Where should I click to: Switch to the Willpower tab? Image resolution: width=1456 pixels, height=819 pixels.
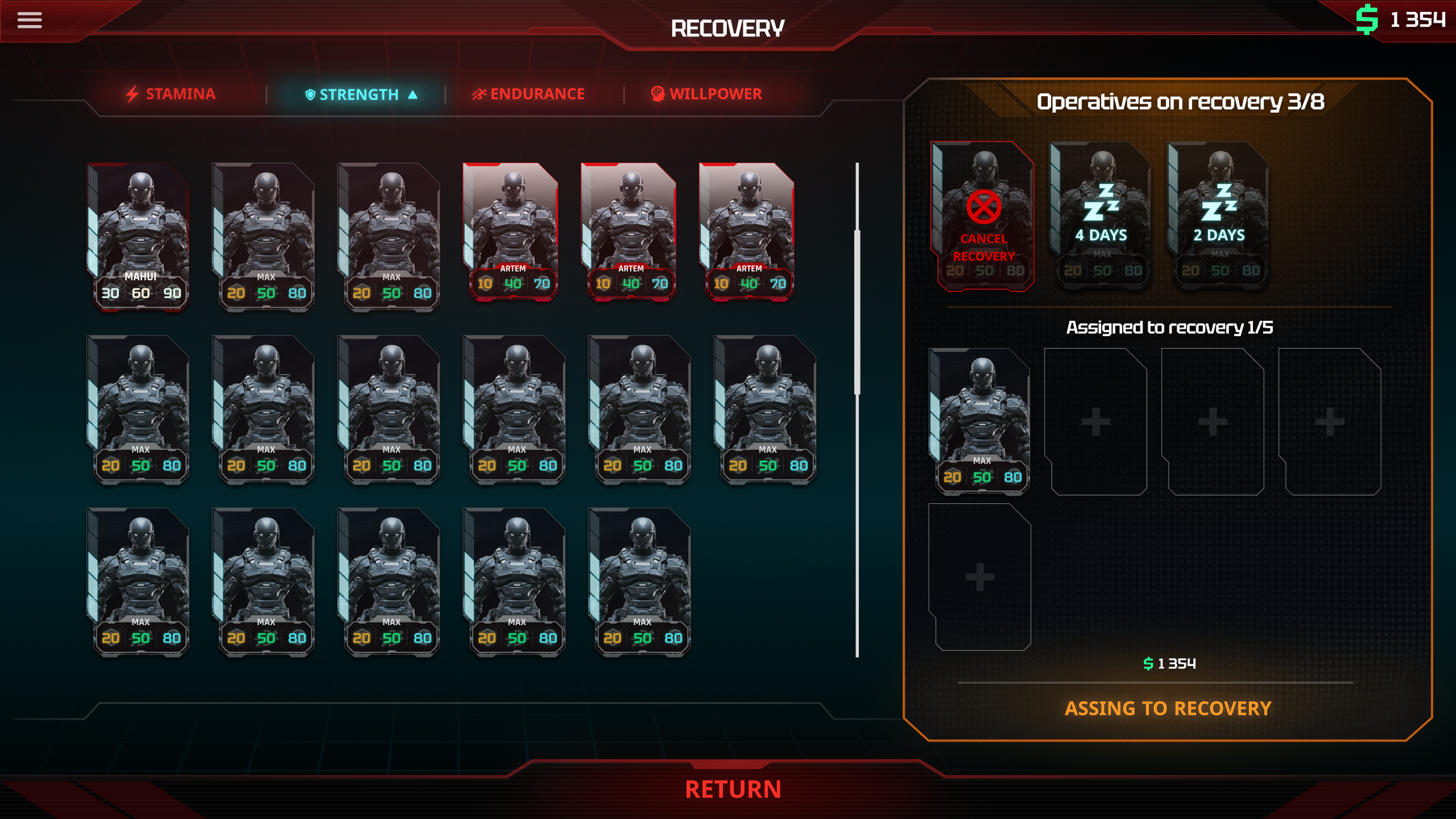715,93
